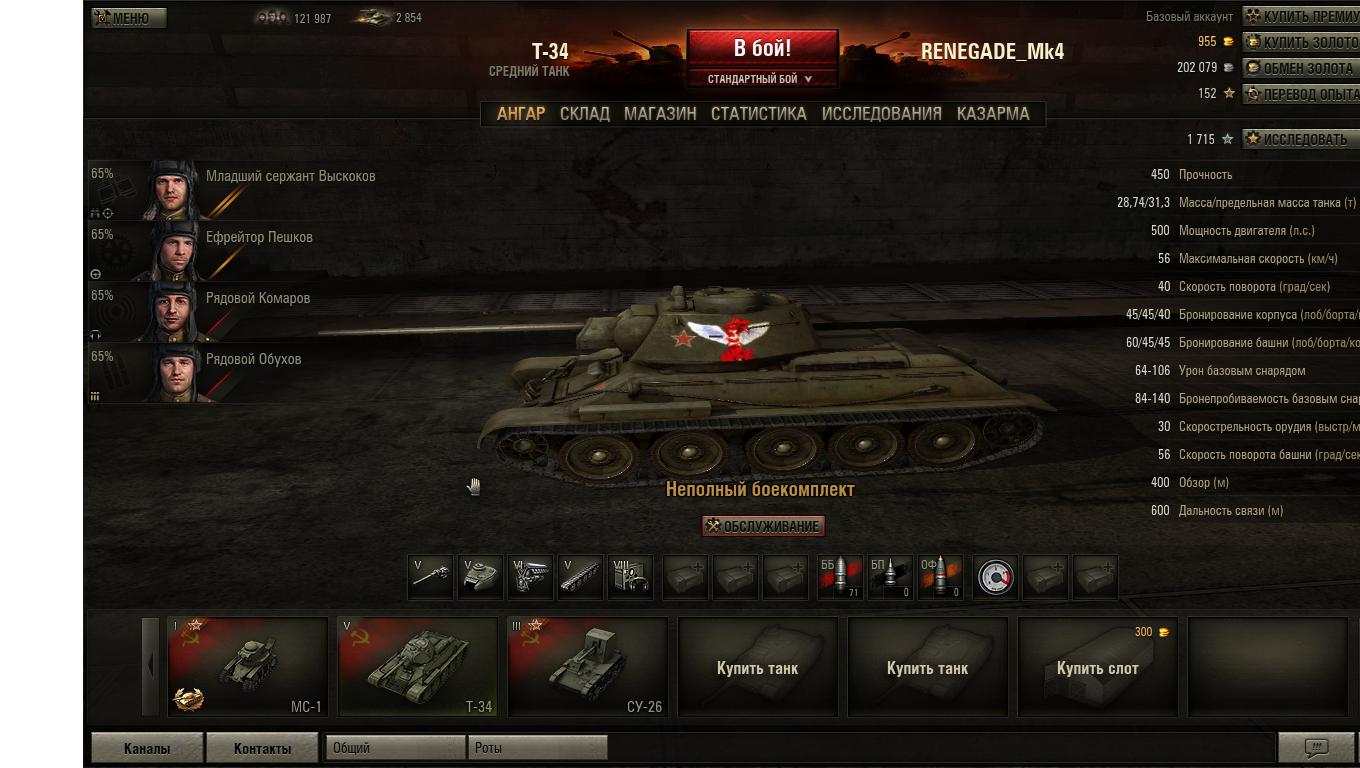
Task: Start the battle with В бой! button
Action: tap(762, 49)
